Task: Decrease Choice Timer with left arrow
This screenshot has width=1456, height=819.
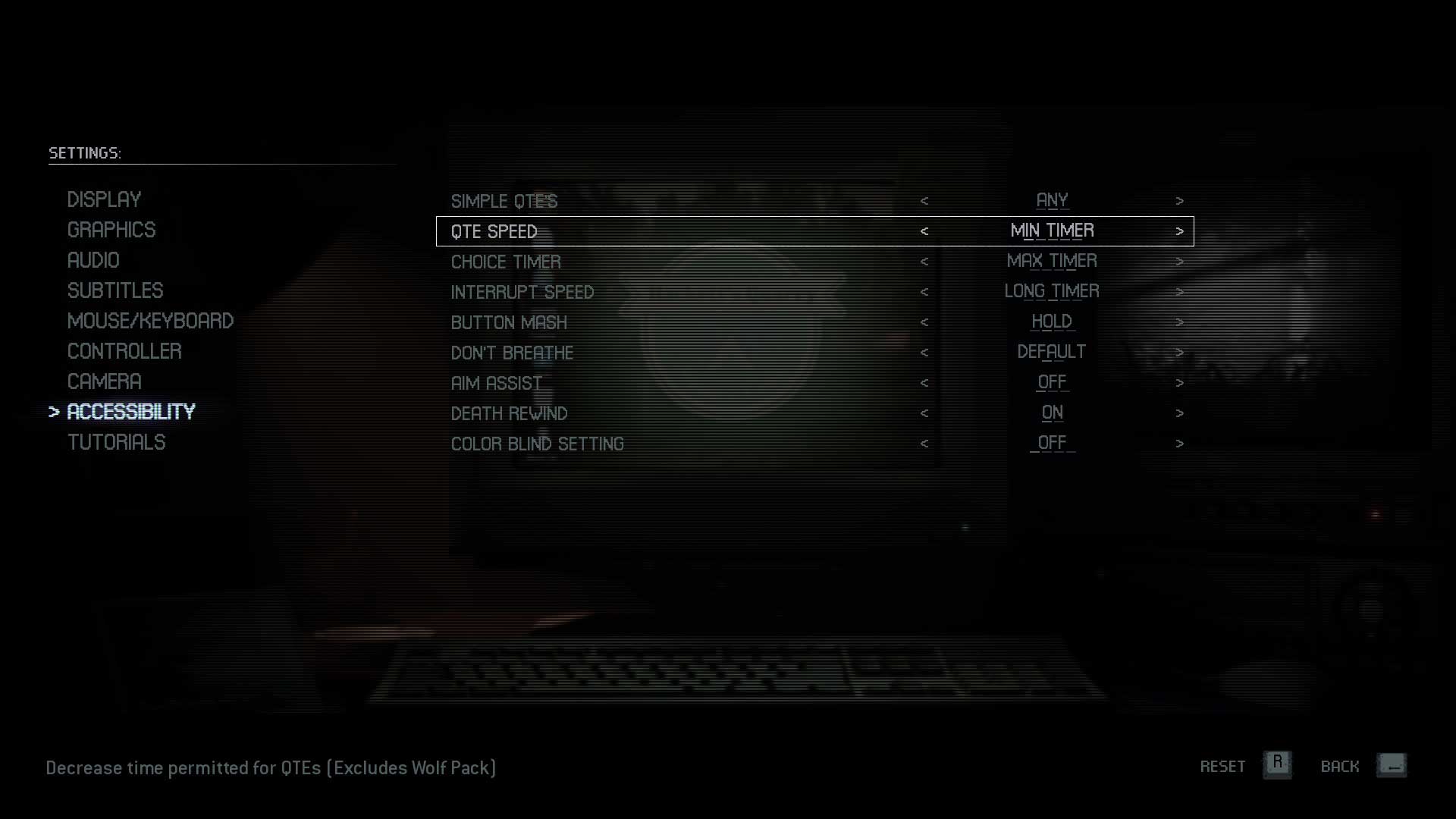Action: [925, 262]
